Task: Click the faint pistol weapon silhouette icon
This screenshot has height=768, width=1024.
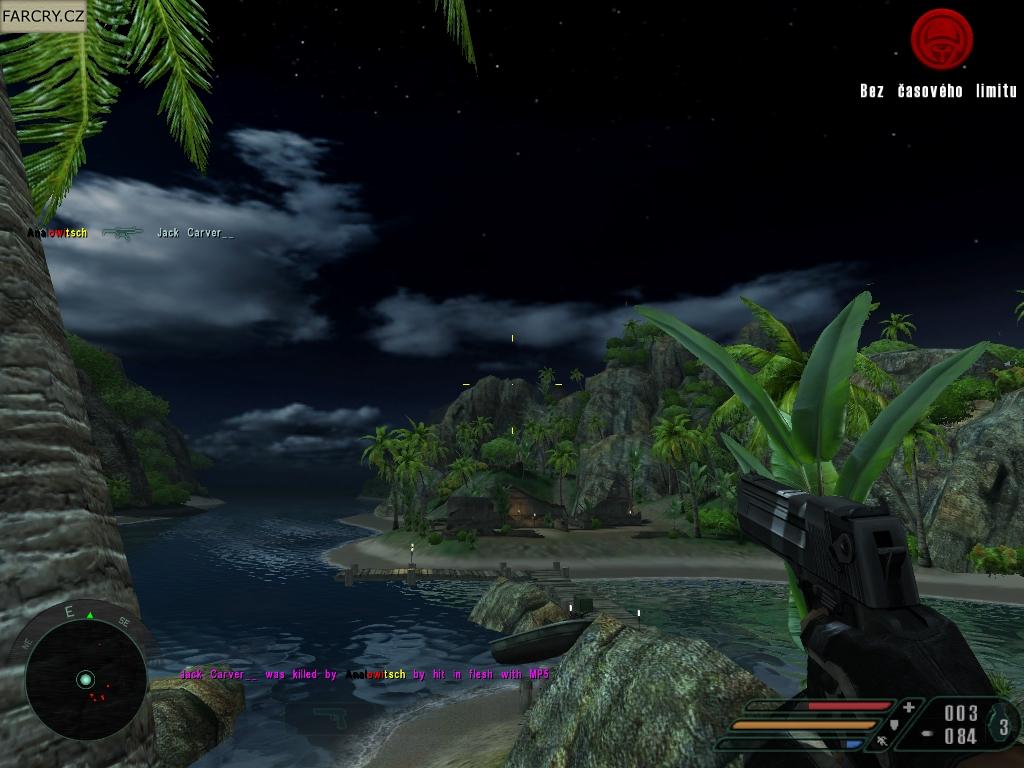Action: 329,716
